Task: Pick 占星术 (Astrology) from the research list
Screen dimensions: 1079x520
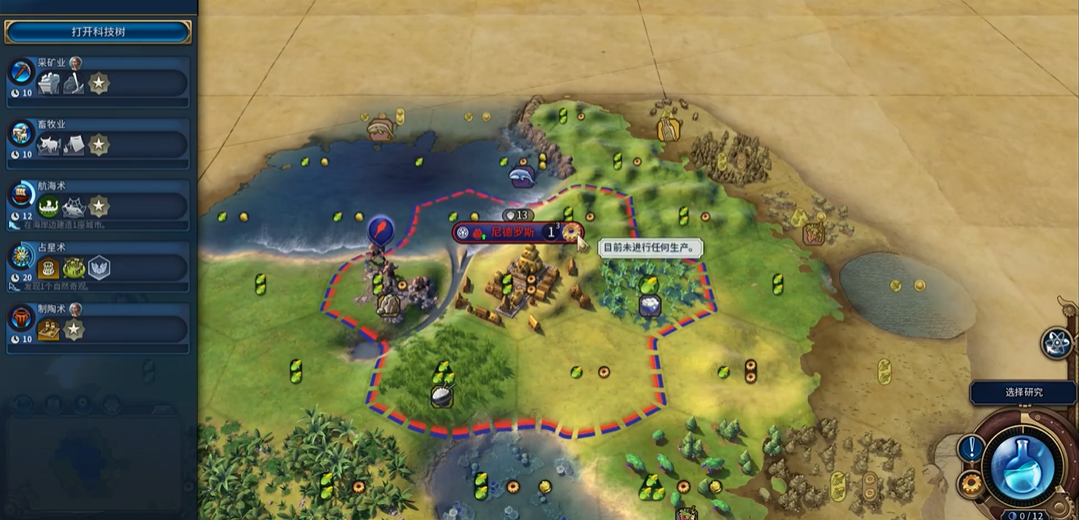Action: tap(97, 266)
